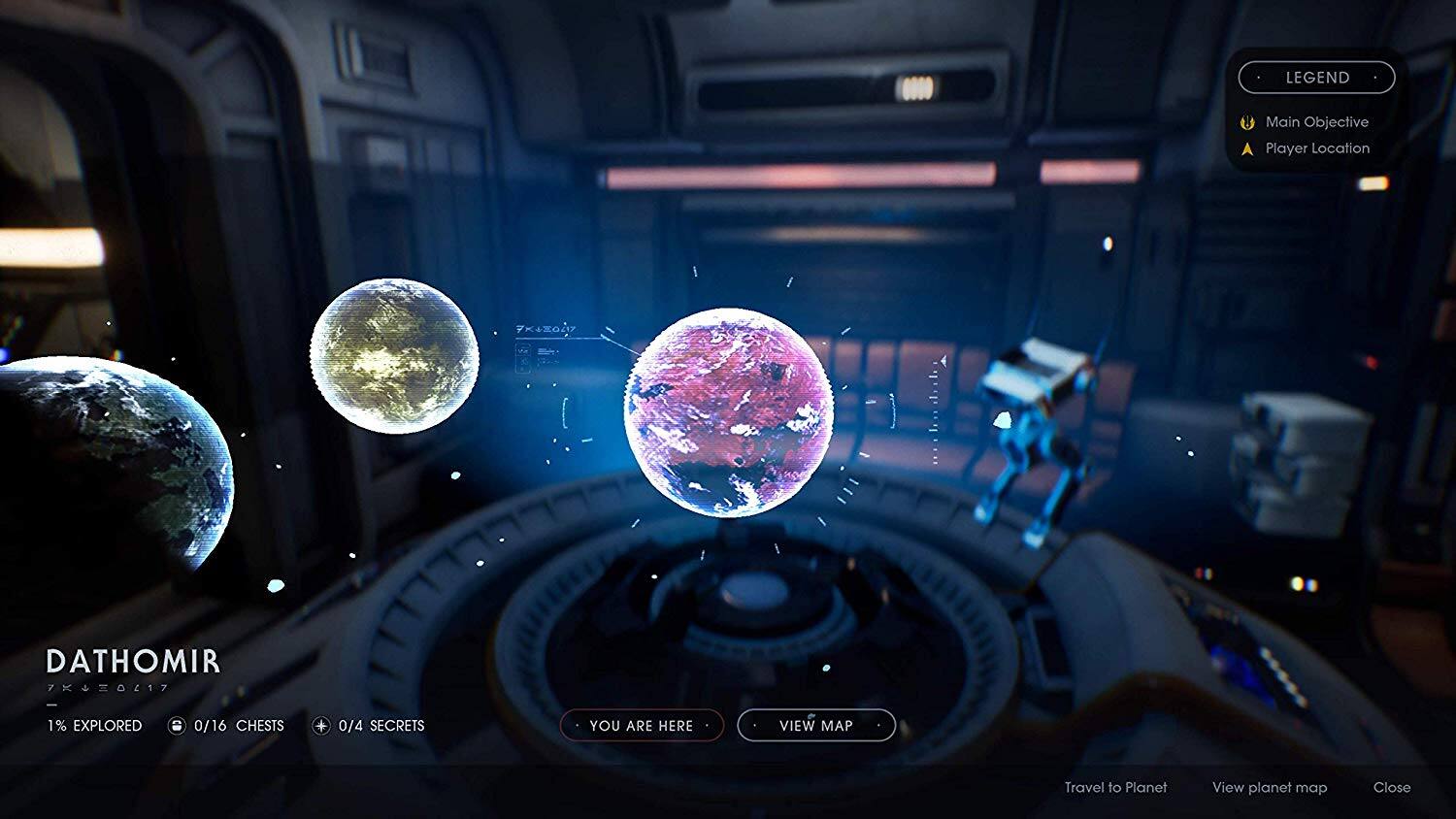Screen dimensions: 1456x819
Task: Select the chest counter icon
Action: (x=176, y=725)
